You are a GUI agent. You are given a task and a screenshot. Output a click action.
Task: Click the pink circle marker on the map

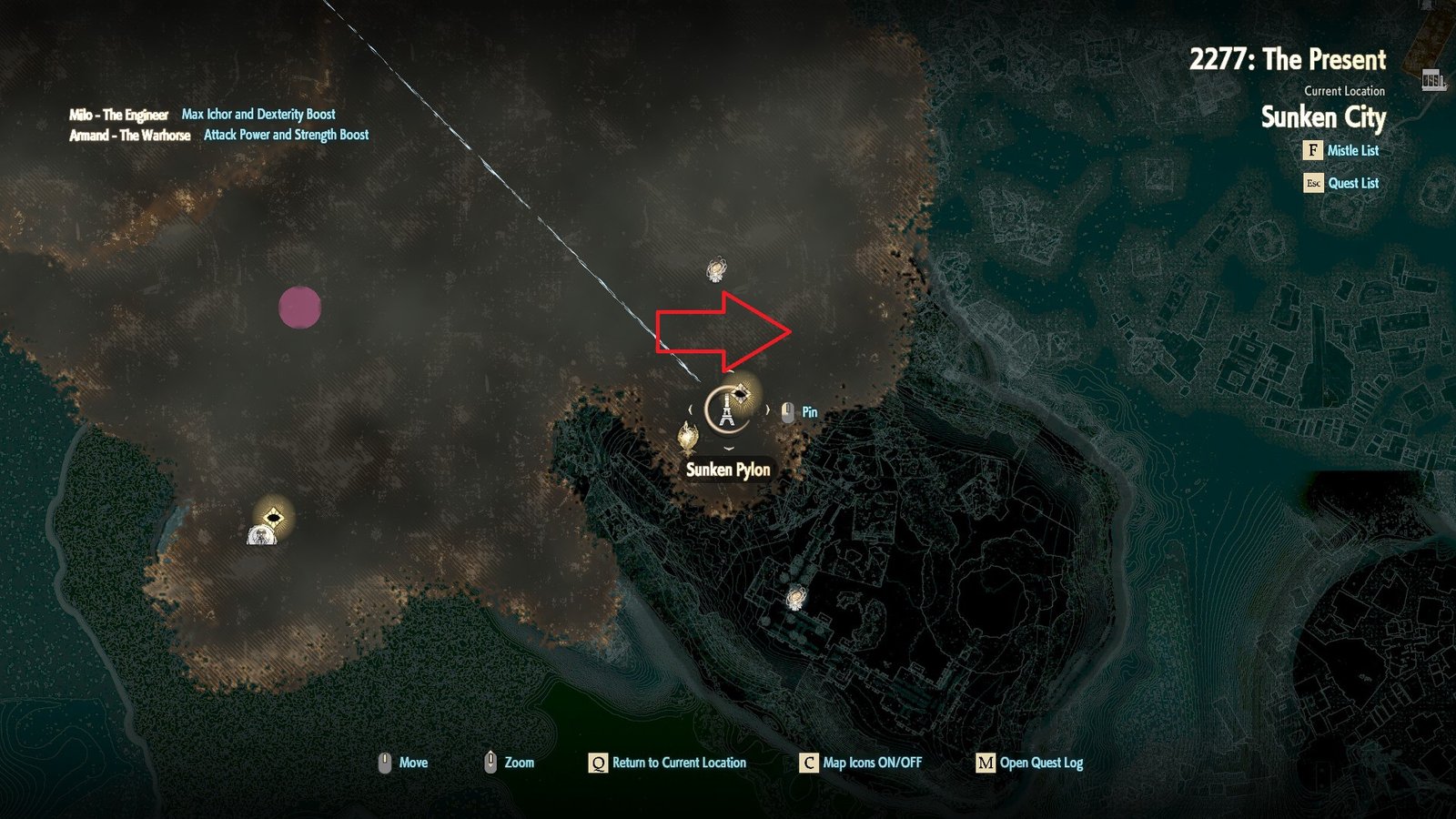pyautogui.click(x=300, y=309)
